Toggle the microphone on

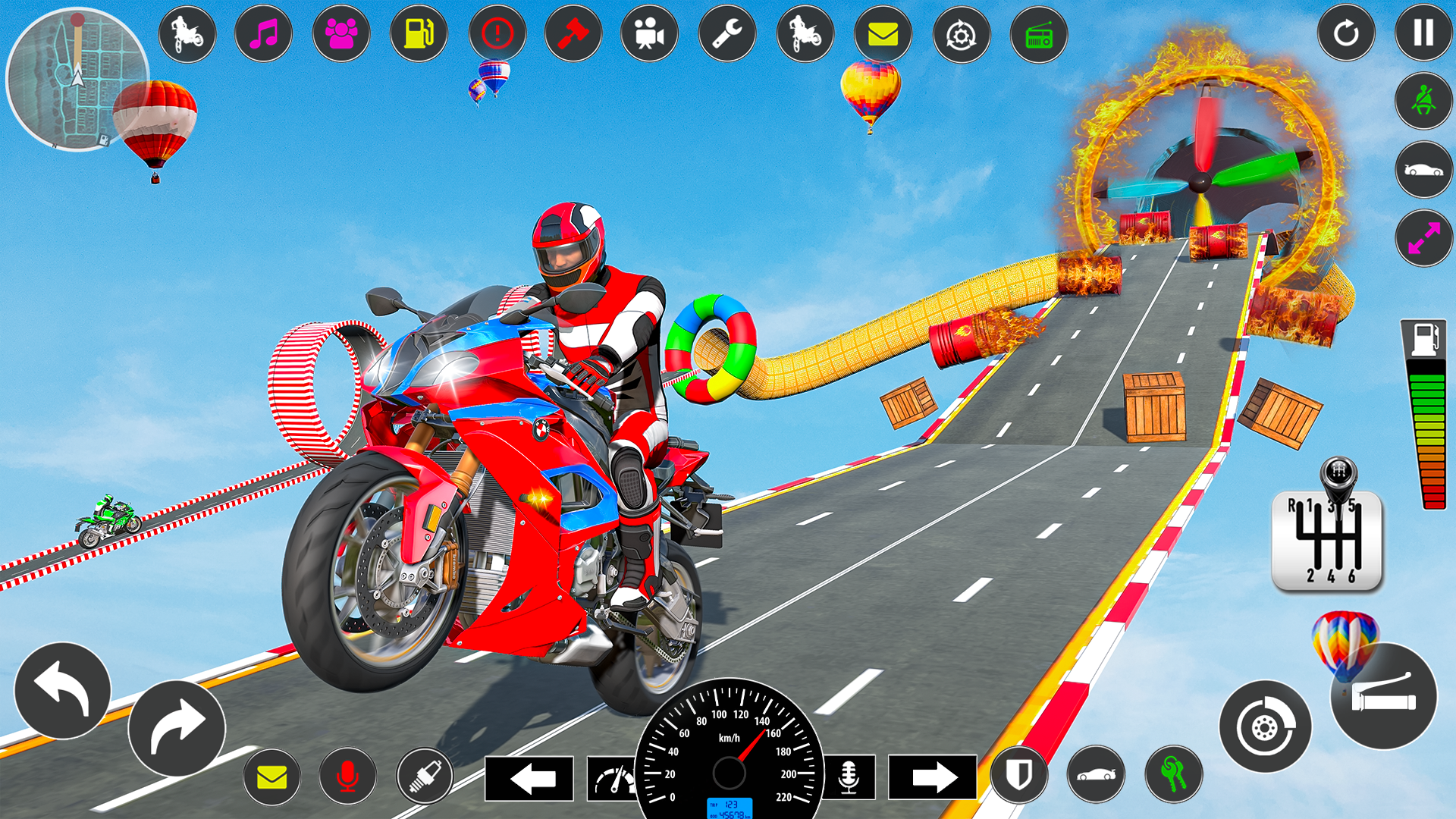(x=347, y=775)
